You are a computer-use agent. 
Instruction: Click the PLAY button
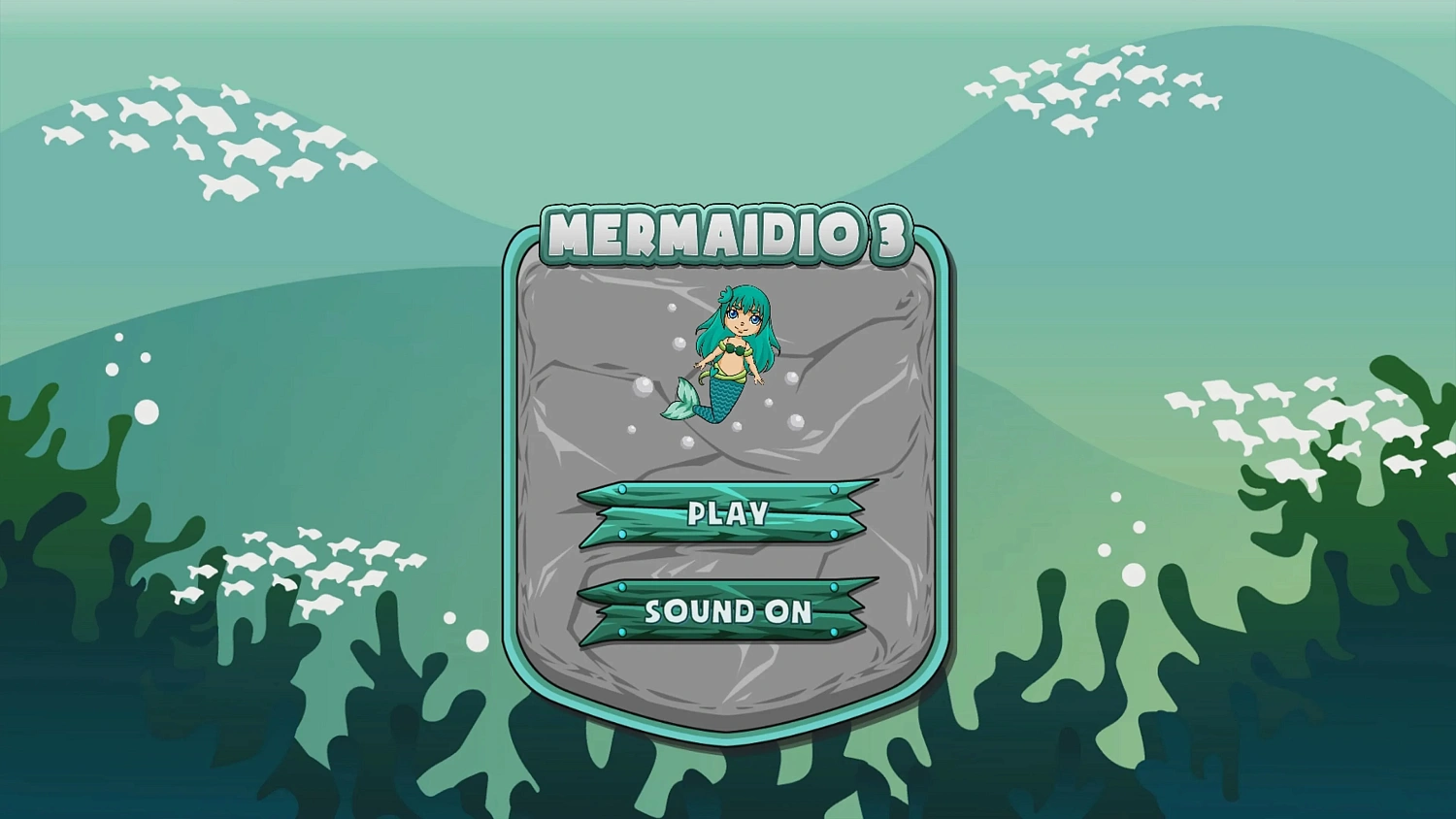[x=726, y=513]
